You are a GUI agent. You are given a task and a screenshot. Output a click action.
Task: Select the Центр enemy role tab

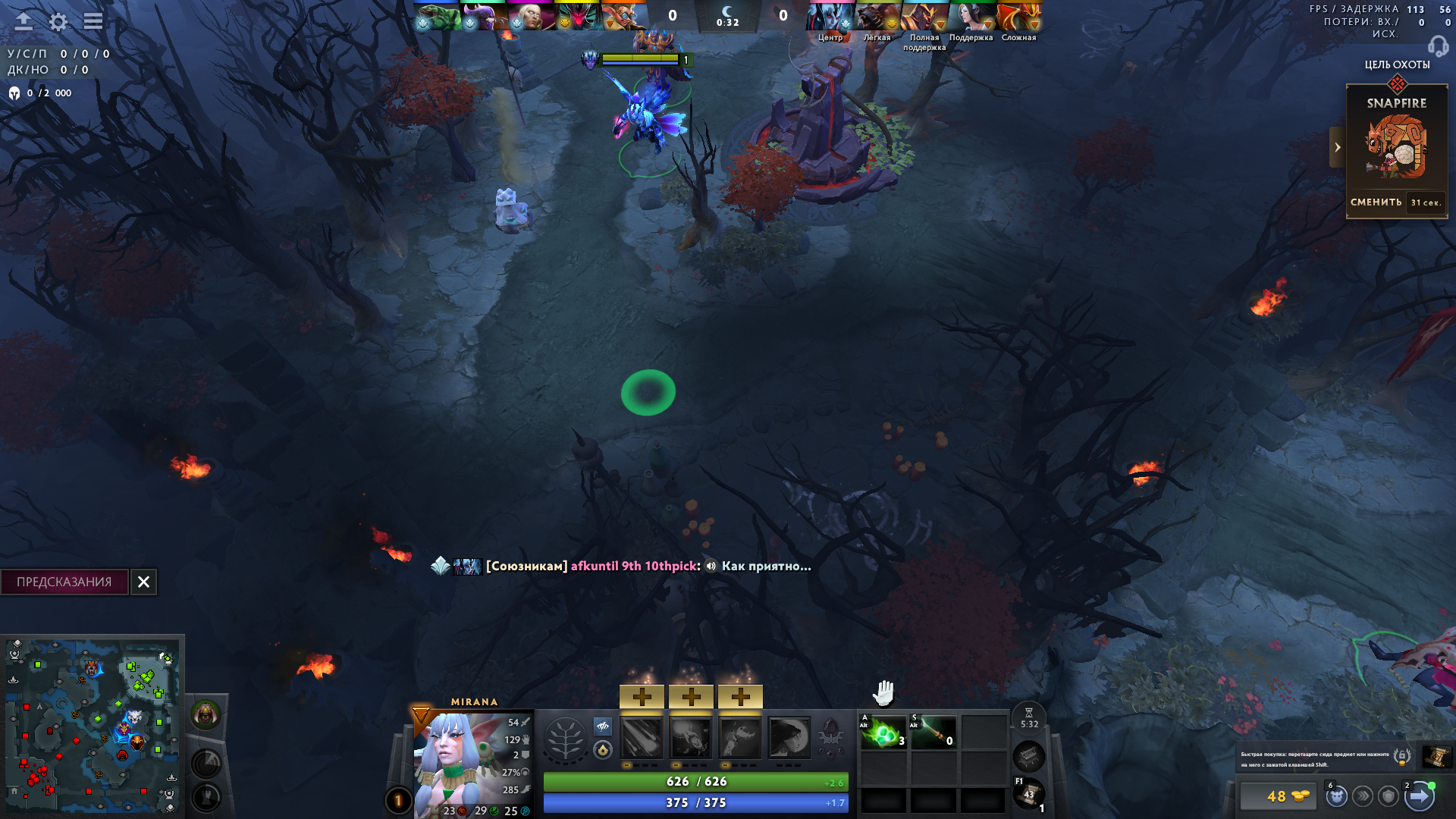pos(830,36)
